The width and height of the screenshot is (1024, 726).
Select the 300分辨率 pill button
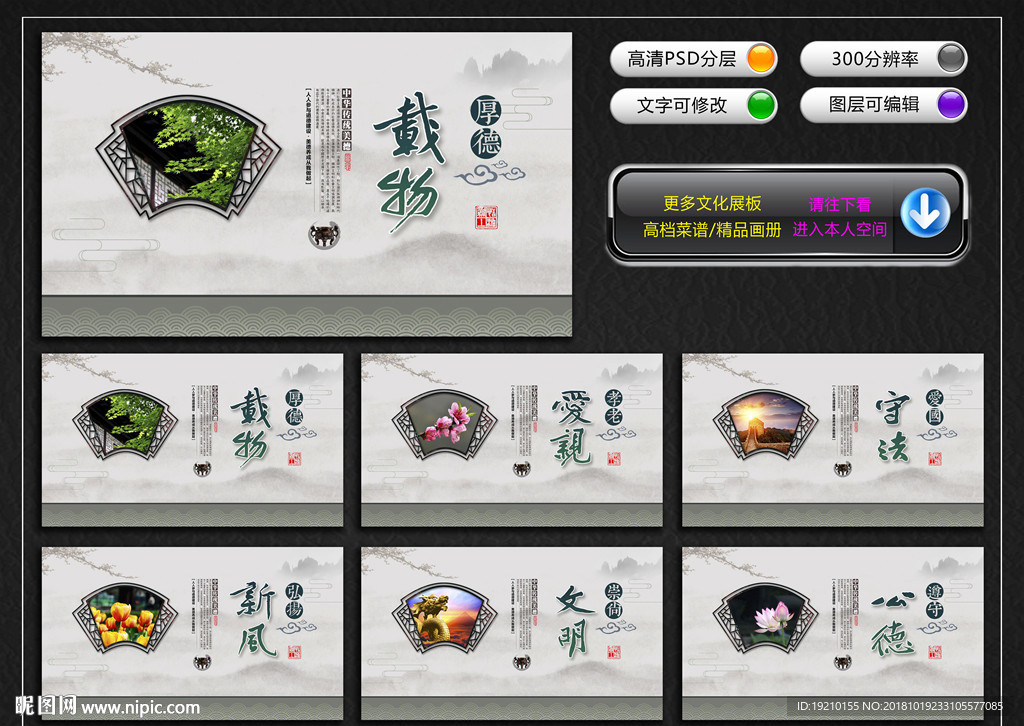click(x=883, y=59)
